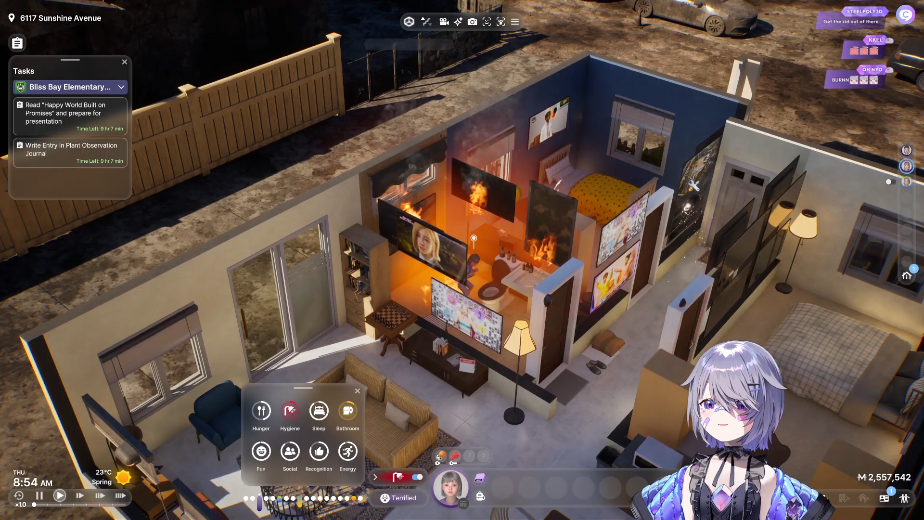Open the hamburger menu in the top toolbar

(515, 21)
